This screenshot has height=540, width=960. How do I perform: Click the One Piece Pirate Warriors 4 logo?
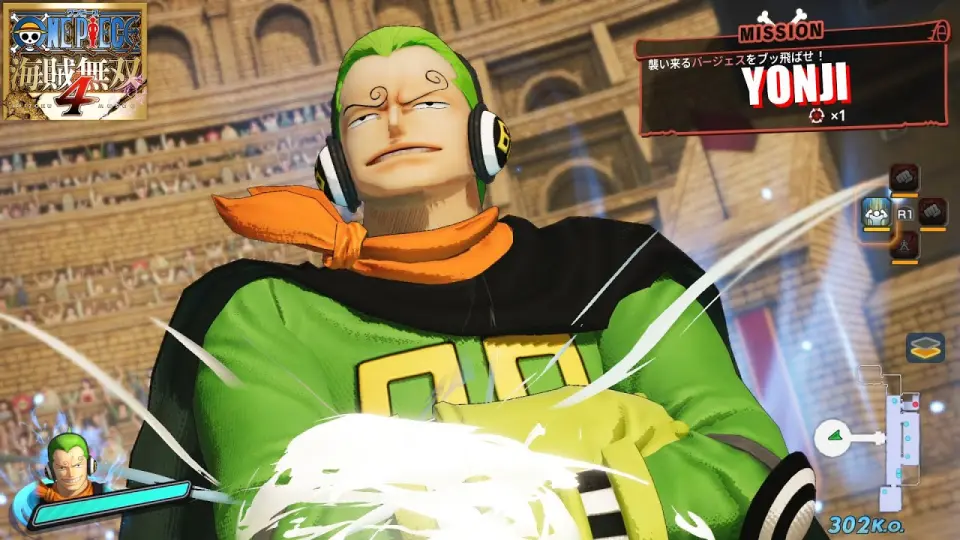click(x=74, y=60)
